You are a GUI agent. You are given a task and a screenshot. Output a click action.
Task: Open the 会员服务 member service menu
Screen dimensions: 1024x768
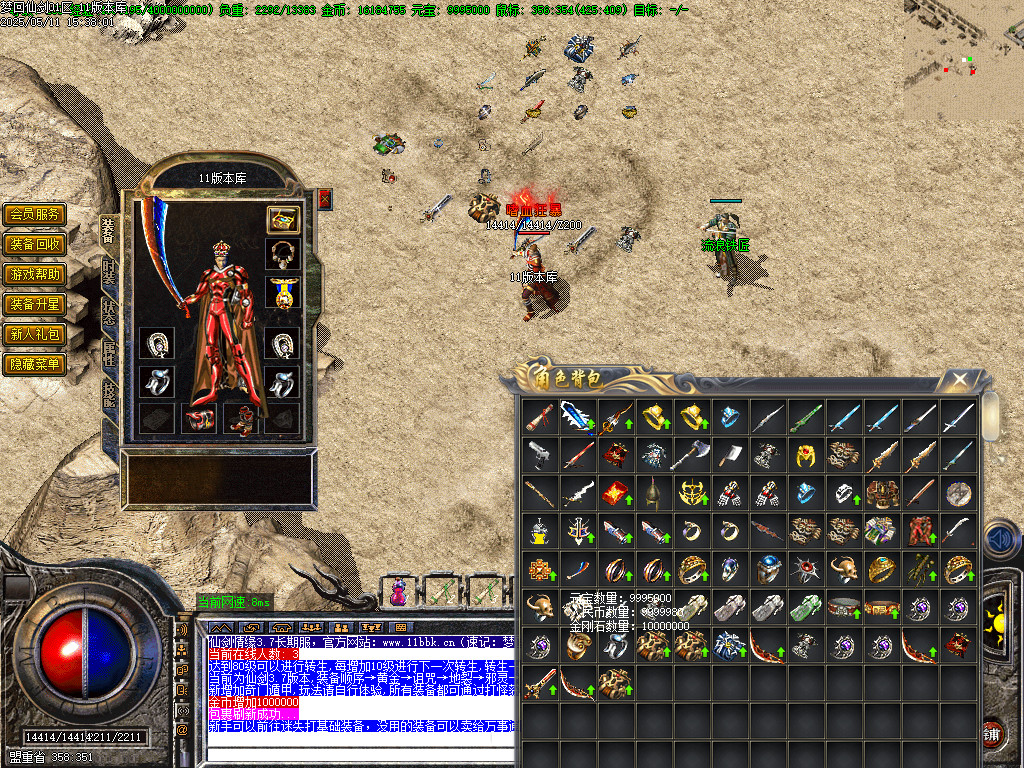click(x=35, y=214)
